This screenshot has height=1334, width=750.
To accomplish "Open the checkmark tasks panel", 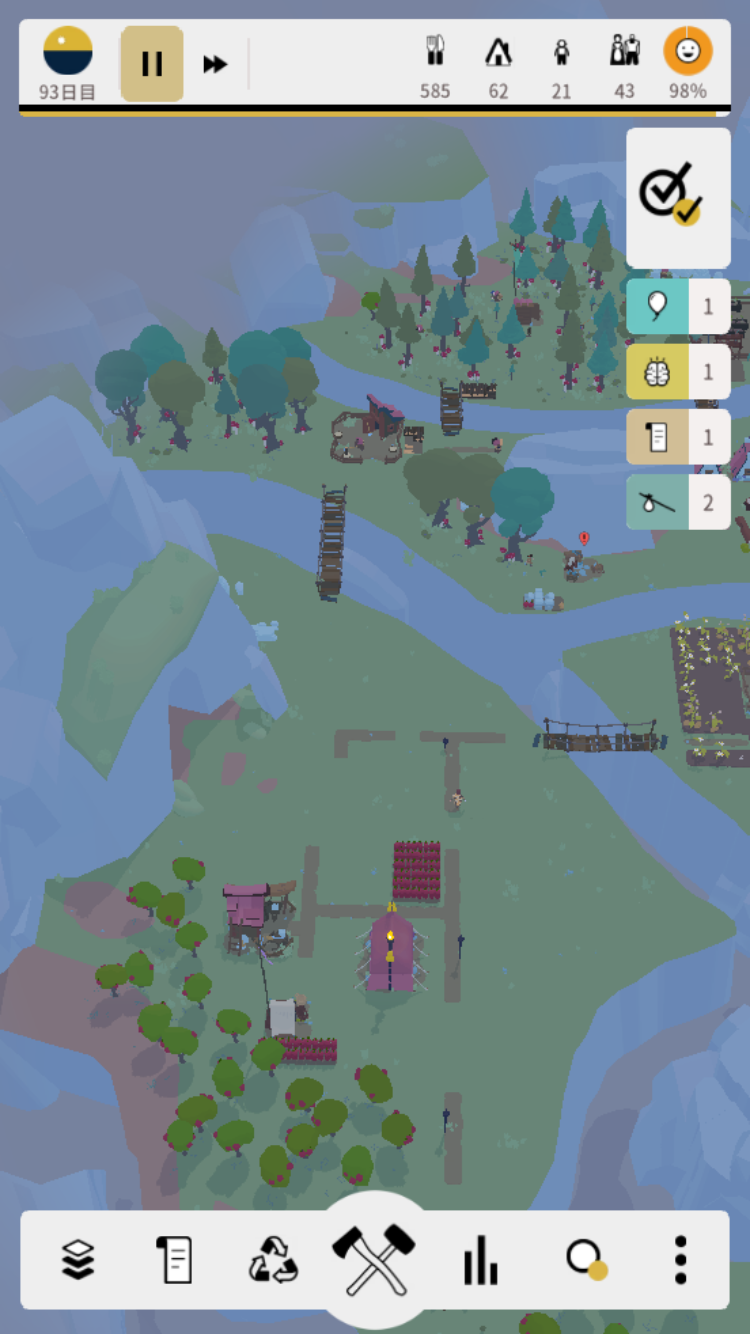I will pos(677,197).
